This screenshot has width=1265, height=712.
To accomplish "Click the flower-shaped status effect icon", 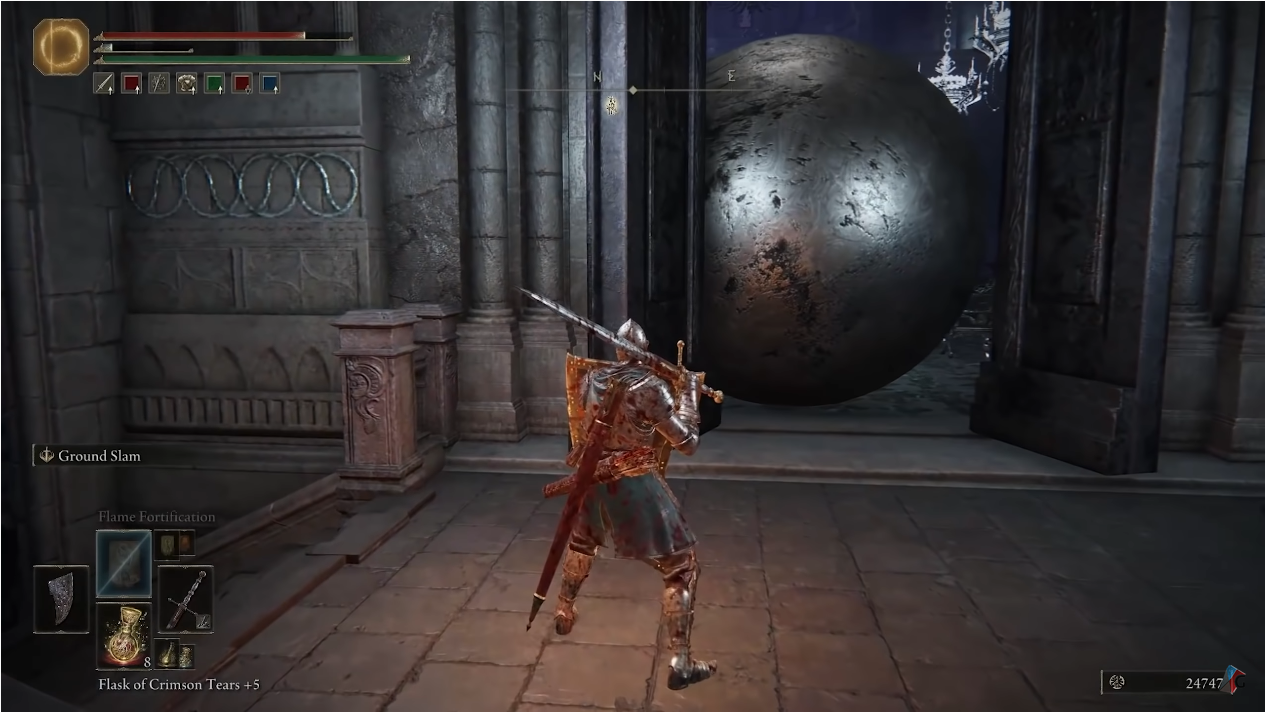I will [x=186, y=84].
